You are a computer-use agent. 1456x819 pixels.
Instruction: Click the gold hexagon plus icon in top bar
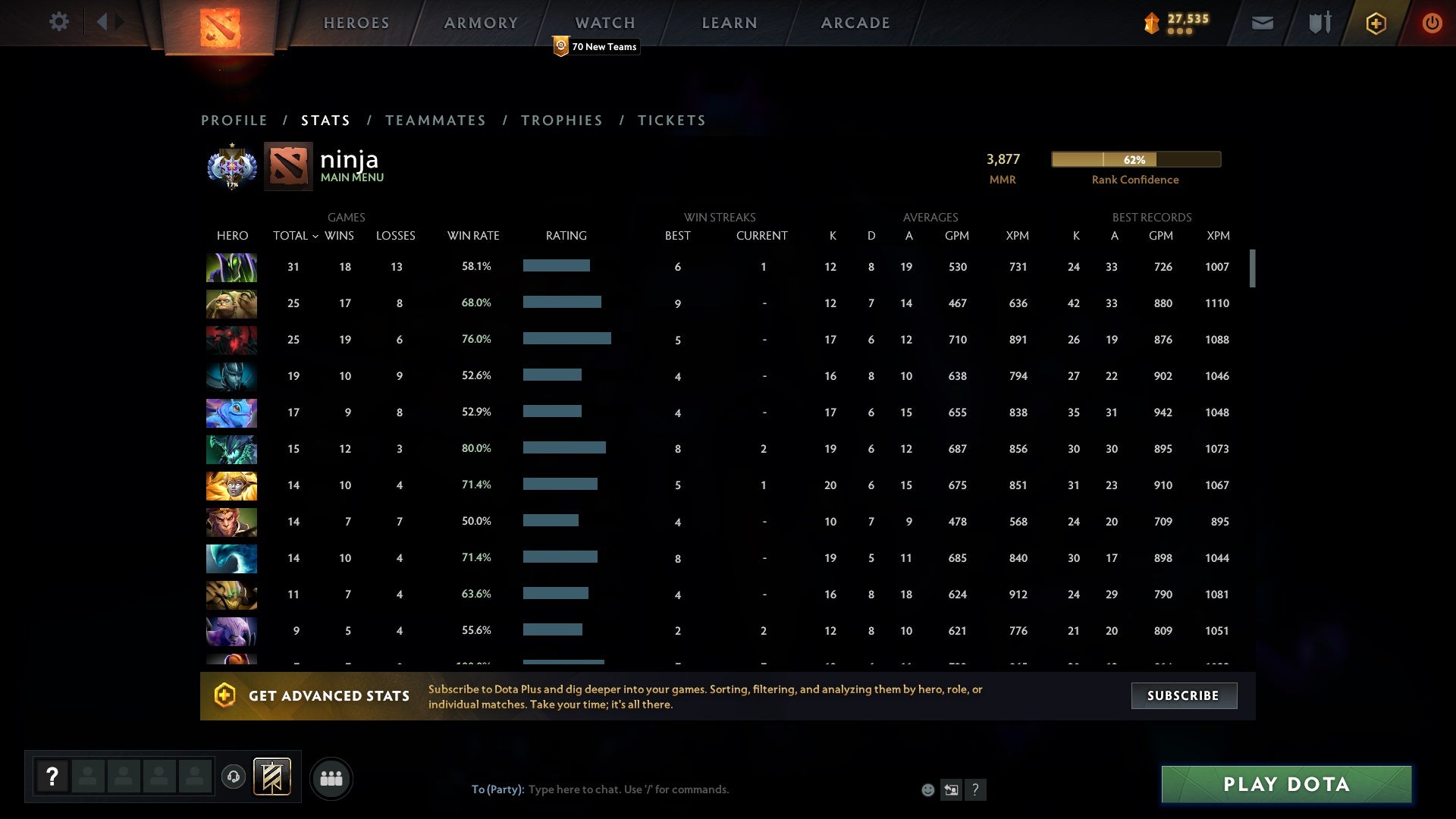click(1376, 23)
